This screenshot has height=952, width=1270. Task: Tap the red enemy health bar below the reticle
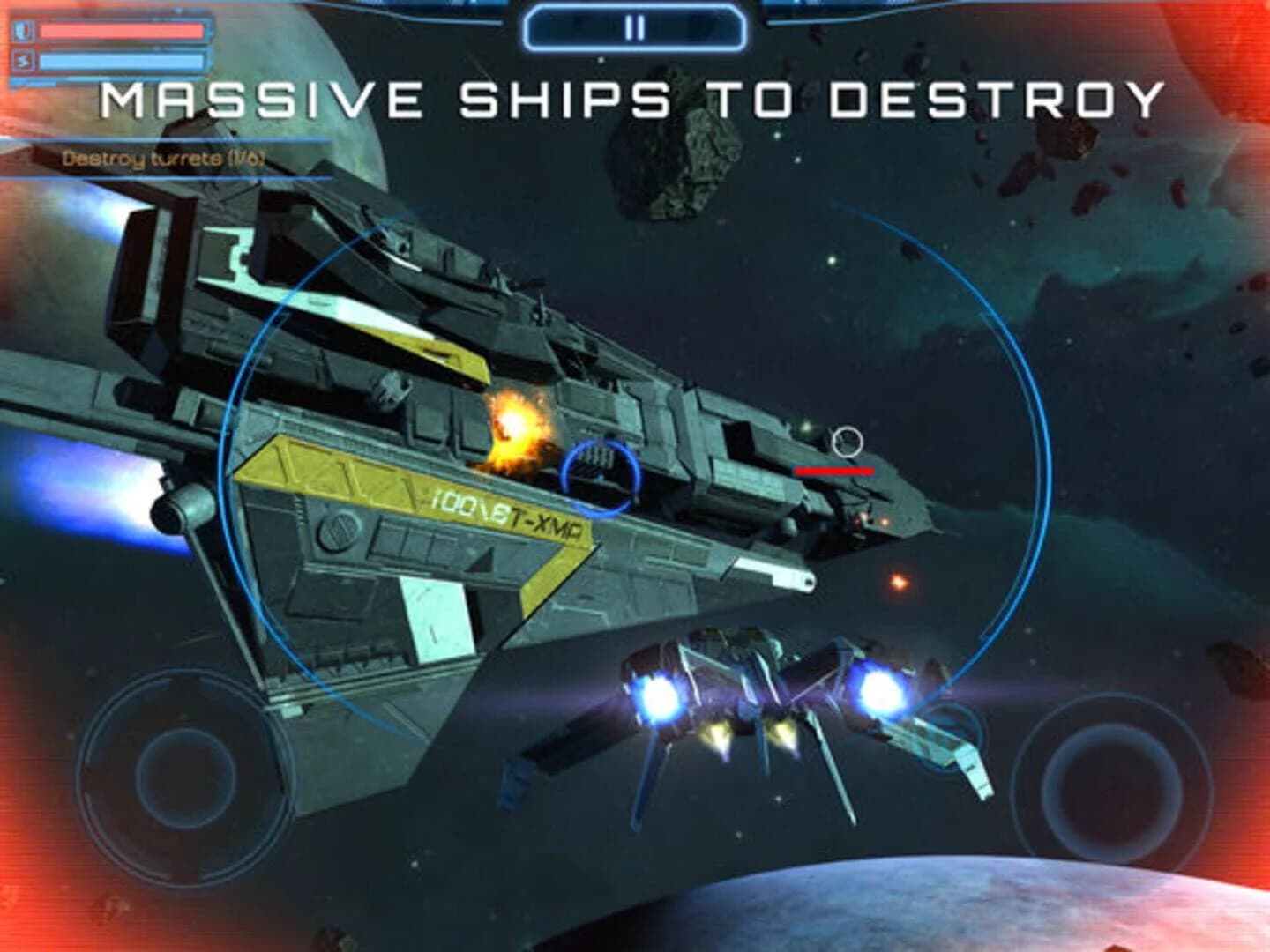(x=834, y=472)
